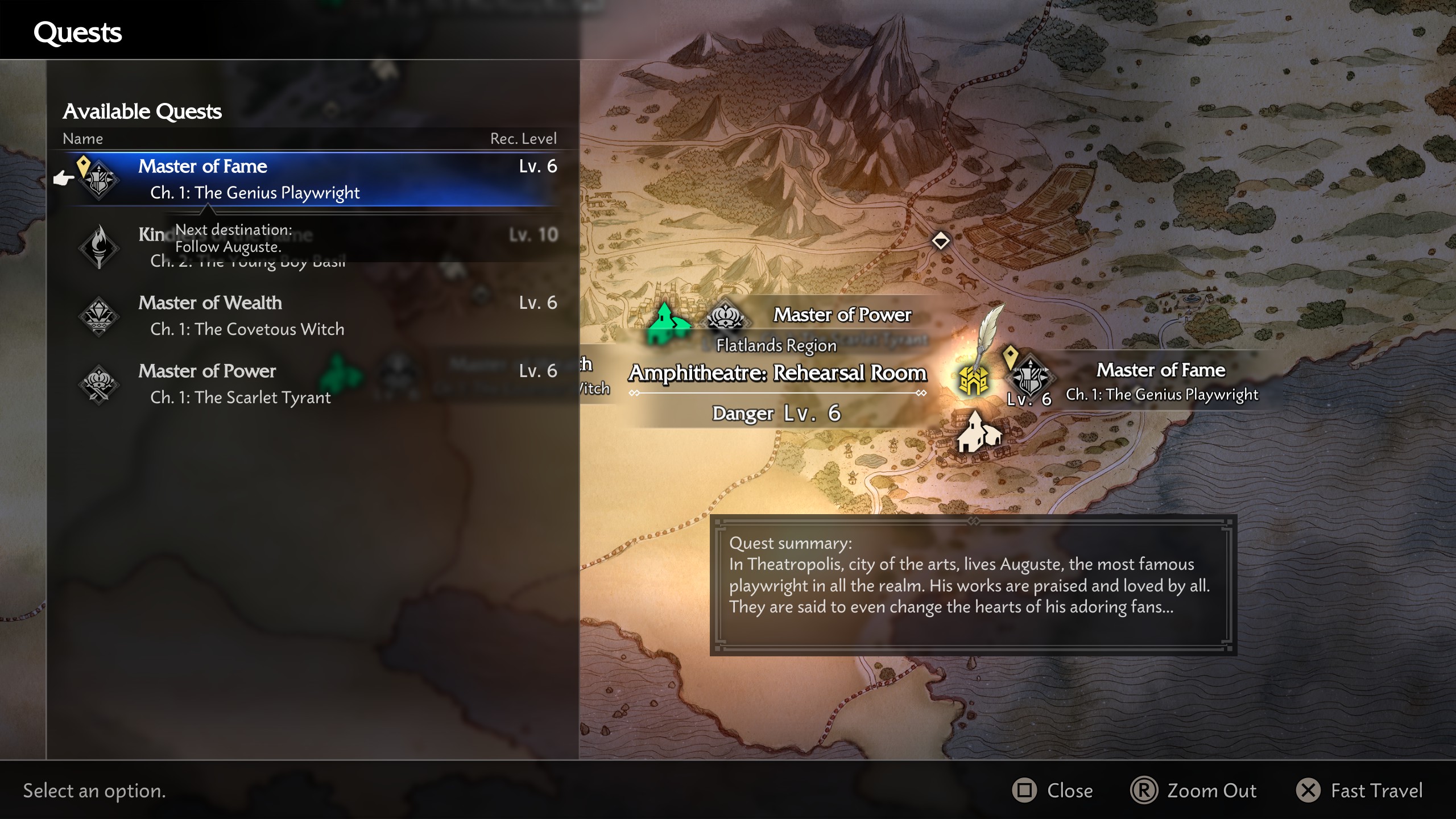
Task: Click the yellow Amphitheatre castle marker
Action: tap(973, 380)
